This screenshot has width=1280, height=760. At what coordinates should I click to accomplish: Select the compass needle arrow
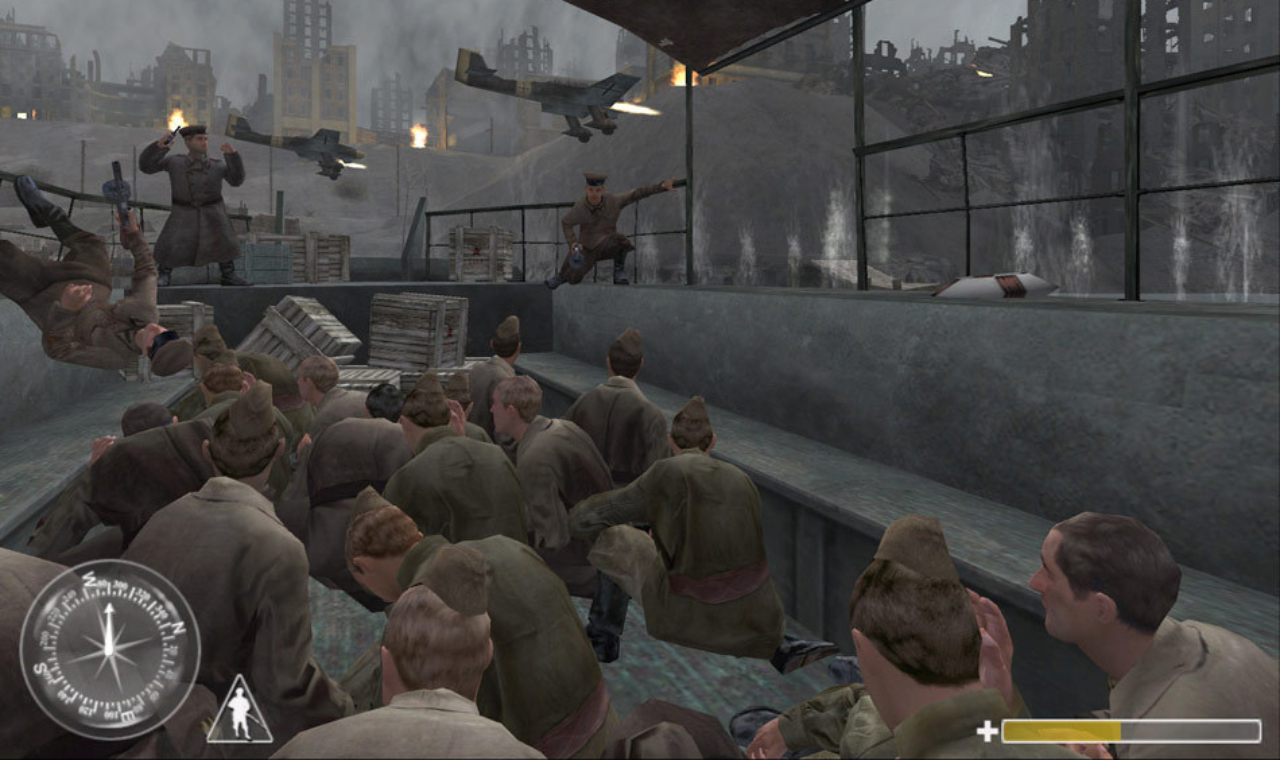click(109, 618)
